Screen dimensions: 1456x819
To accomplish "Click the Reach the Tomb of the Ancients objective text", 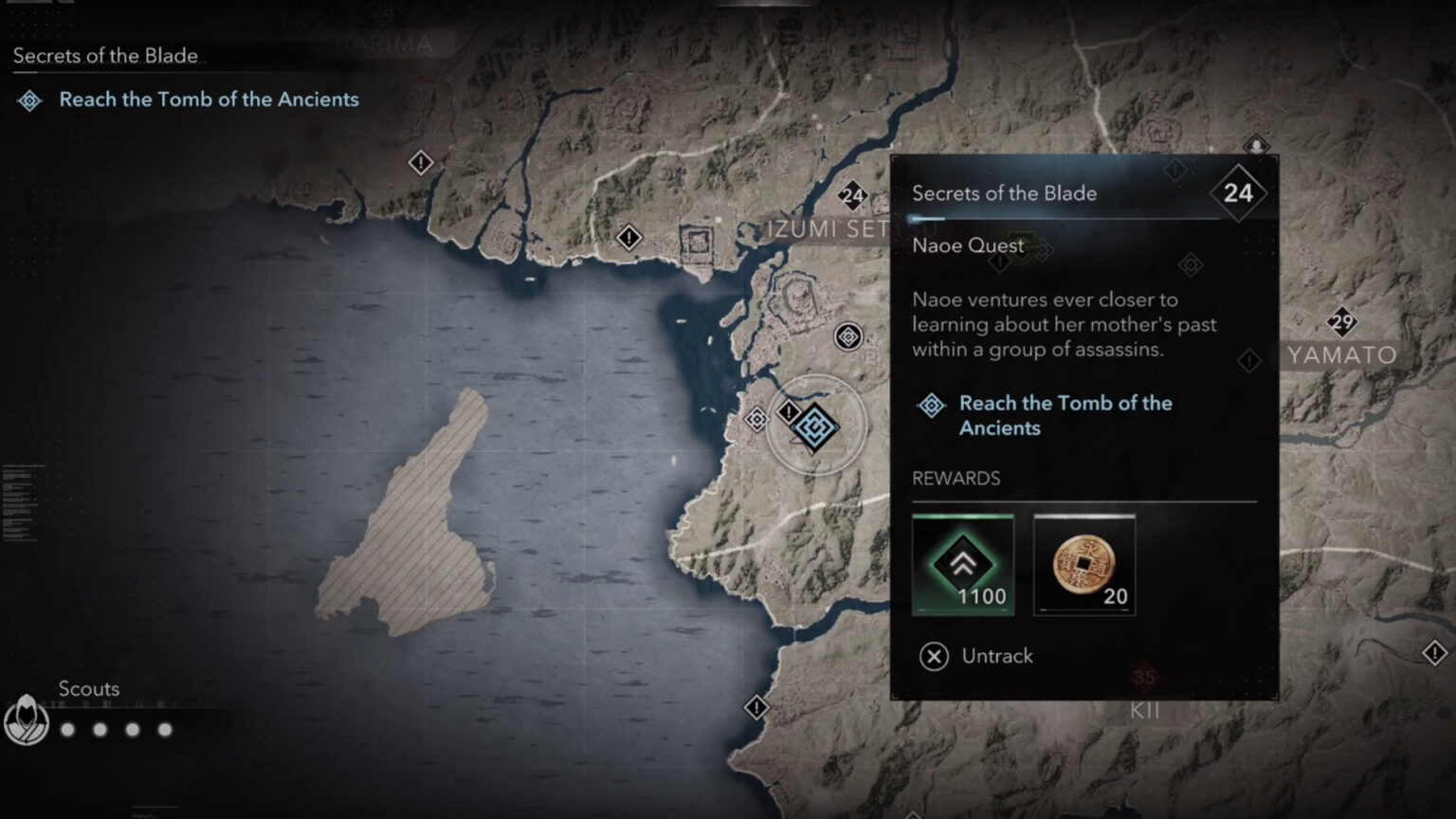I will click(1065, 415).
